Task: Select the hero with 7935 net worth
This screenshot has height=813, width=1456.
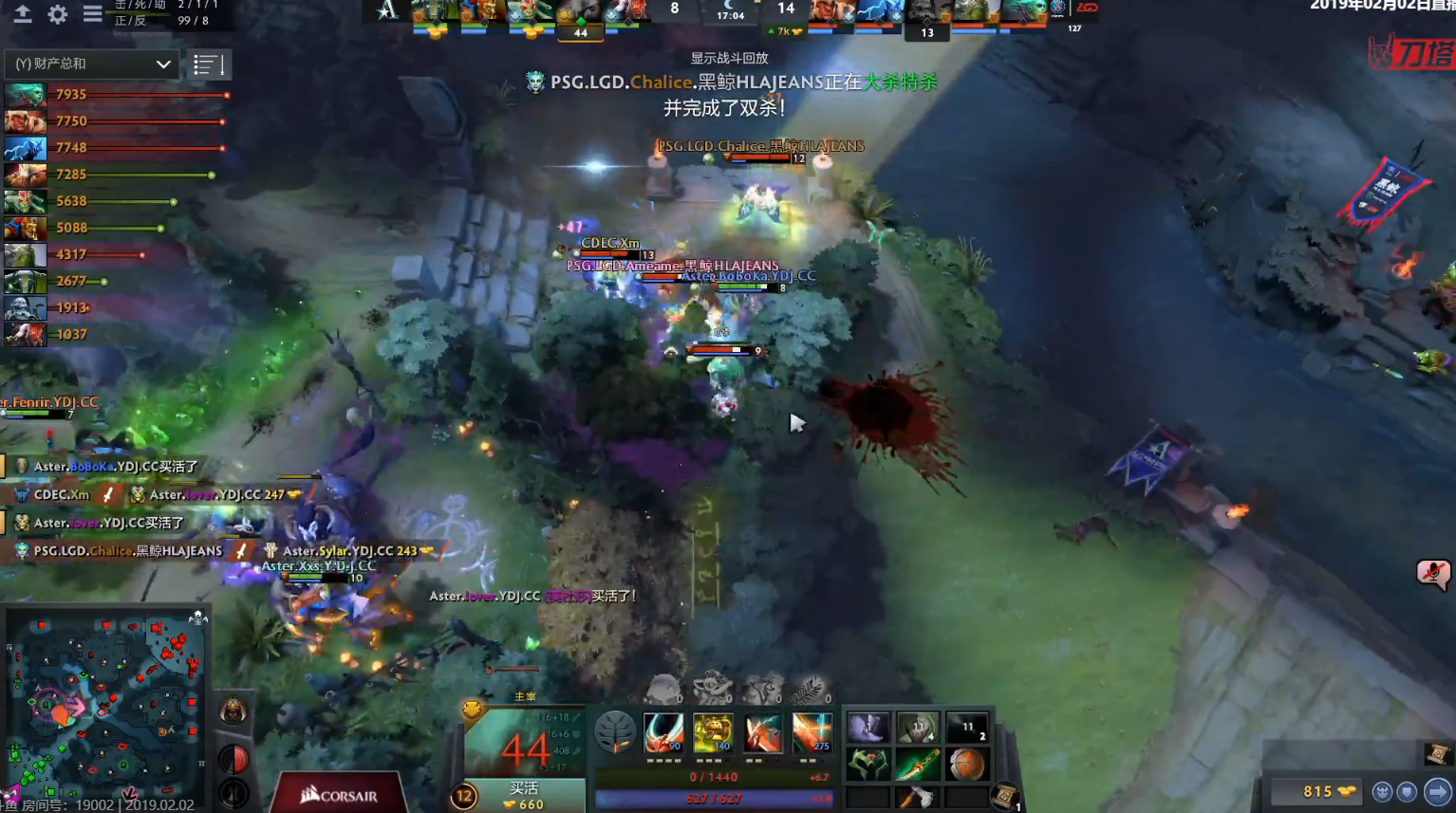Action: coord(25,95)
